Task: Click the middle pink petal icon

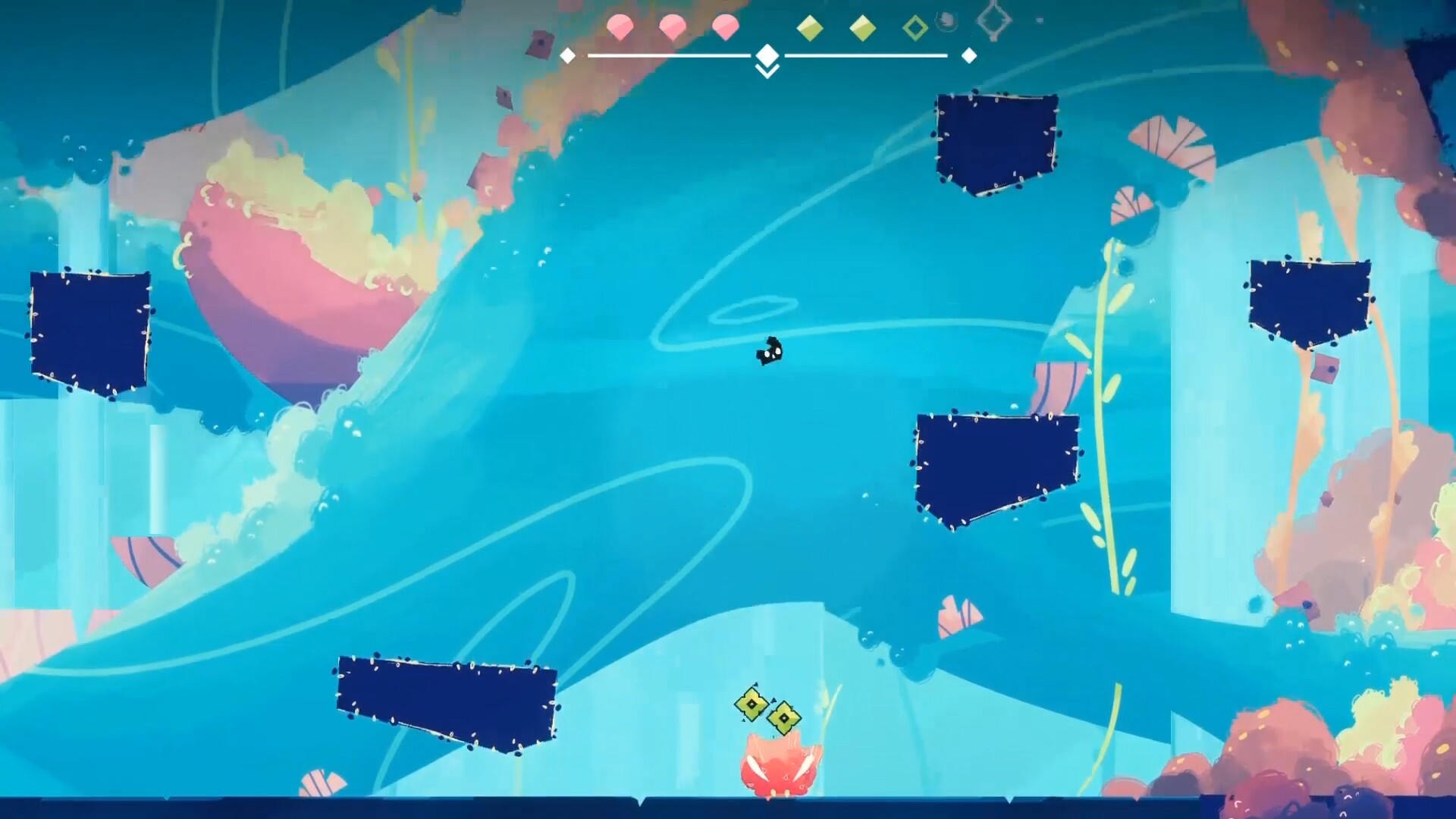Action: click(673, 25)
